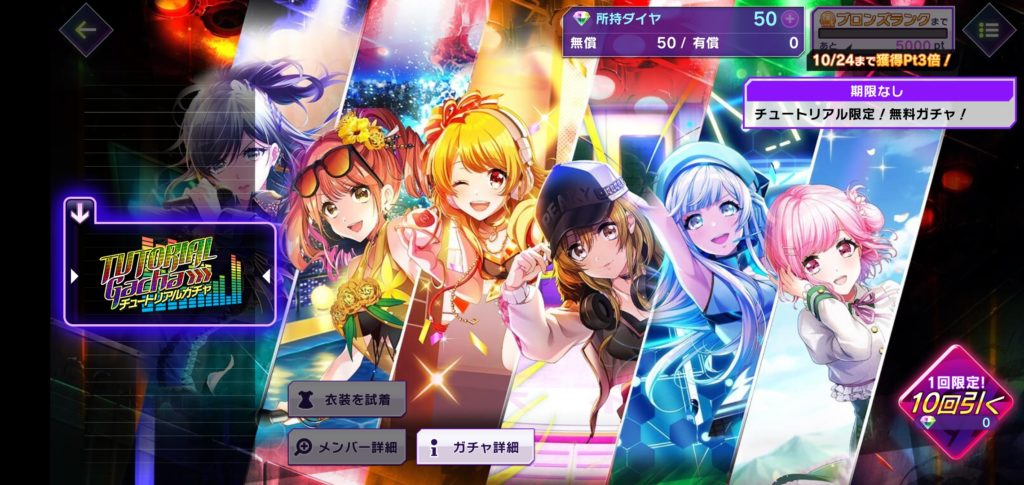Image resolution: width=1024 pixels, height=485 pixels.
Task: Go back using the arrow button
Action: point(85,29)
